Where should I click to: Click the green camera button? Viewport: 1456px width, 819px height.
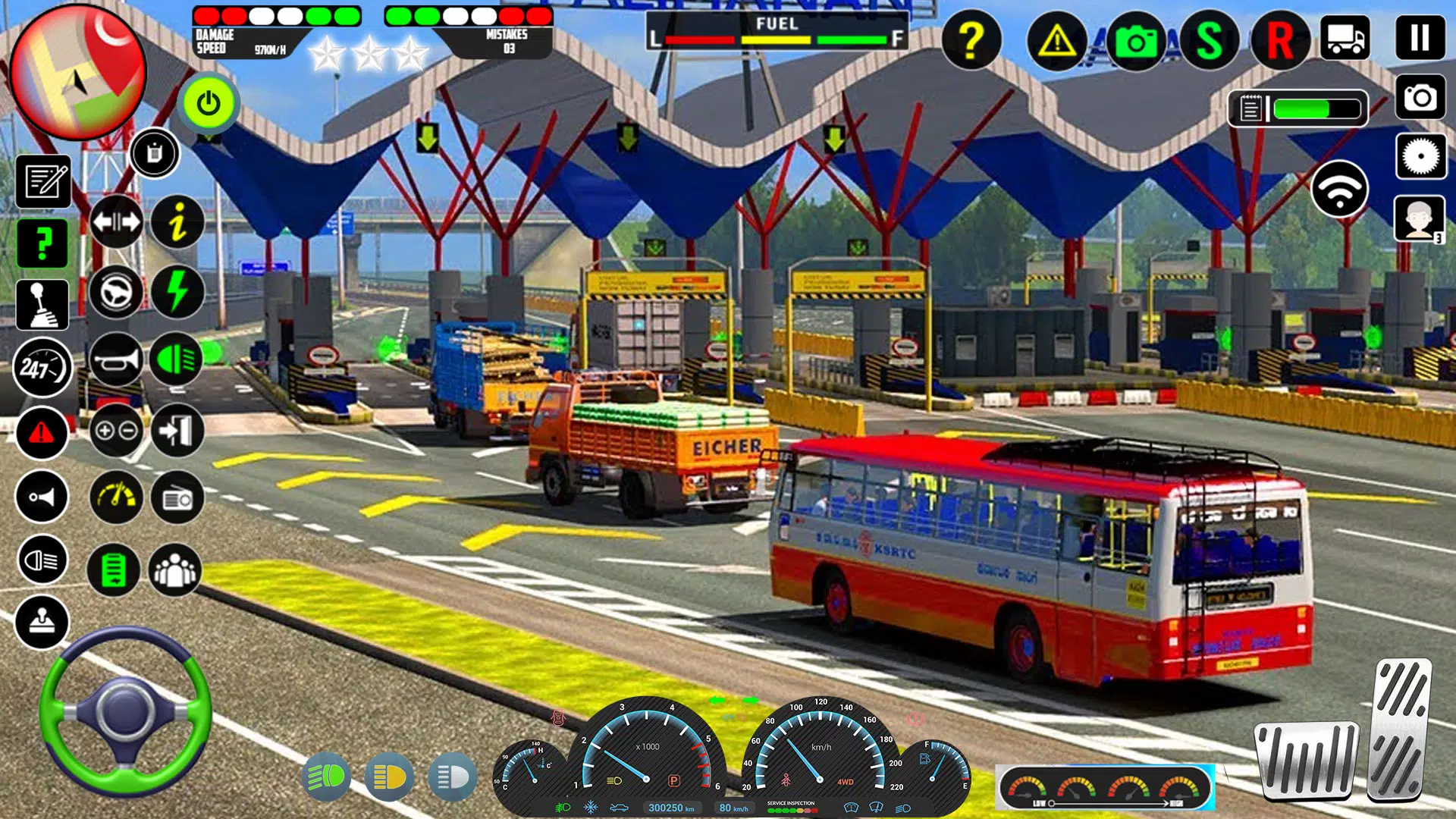(x=1135, y=41)
